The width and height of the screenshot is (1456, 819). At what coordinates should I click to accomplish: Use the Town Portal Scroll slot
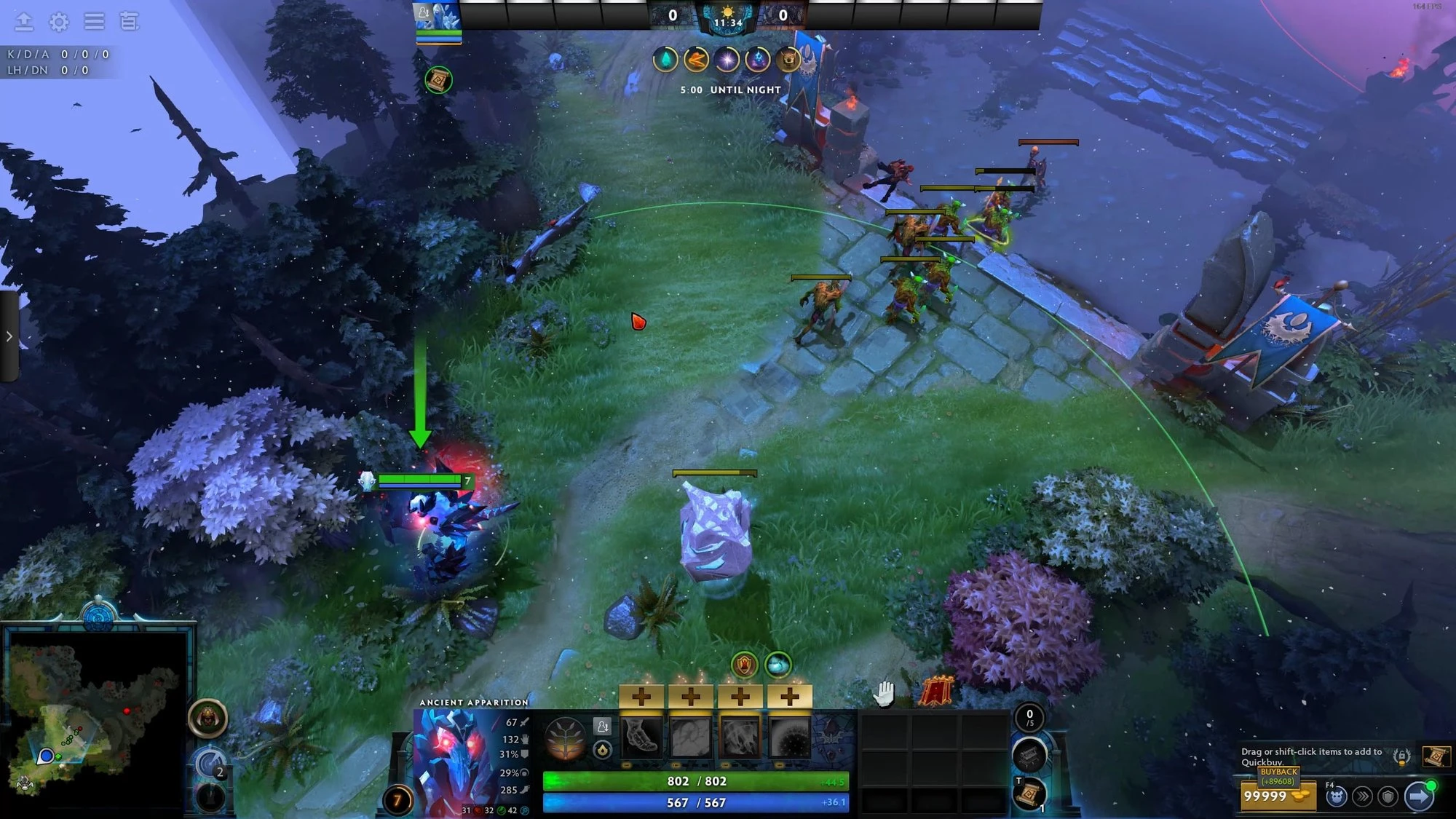coord(1028,794)
